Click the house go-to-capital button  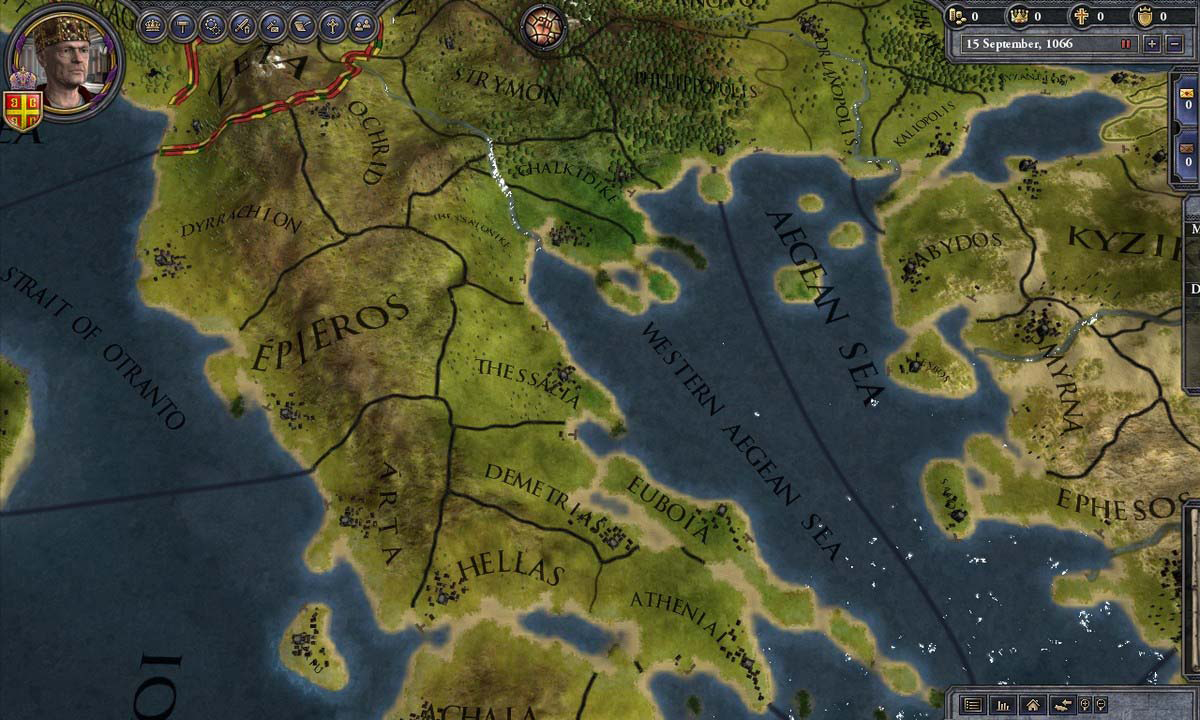[1032, 705]
